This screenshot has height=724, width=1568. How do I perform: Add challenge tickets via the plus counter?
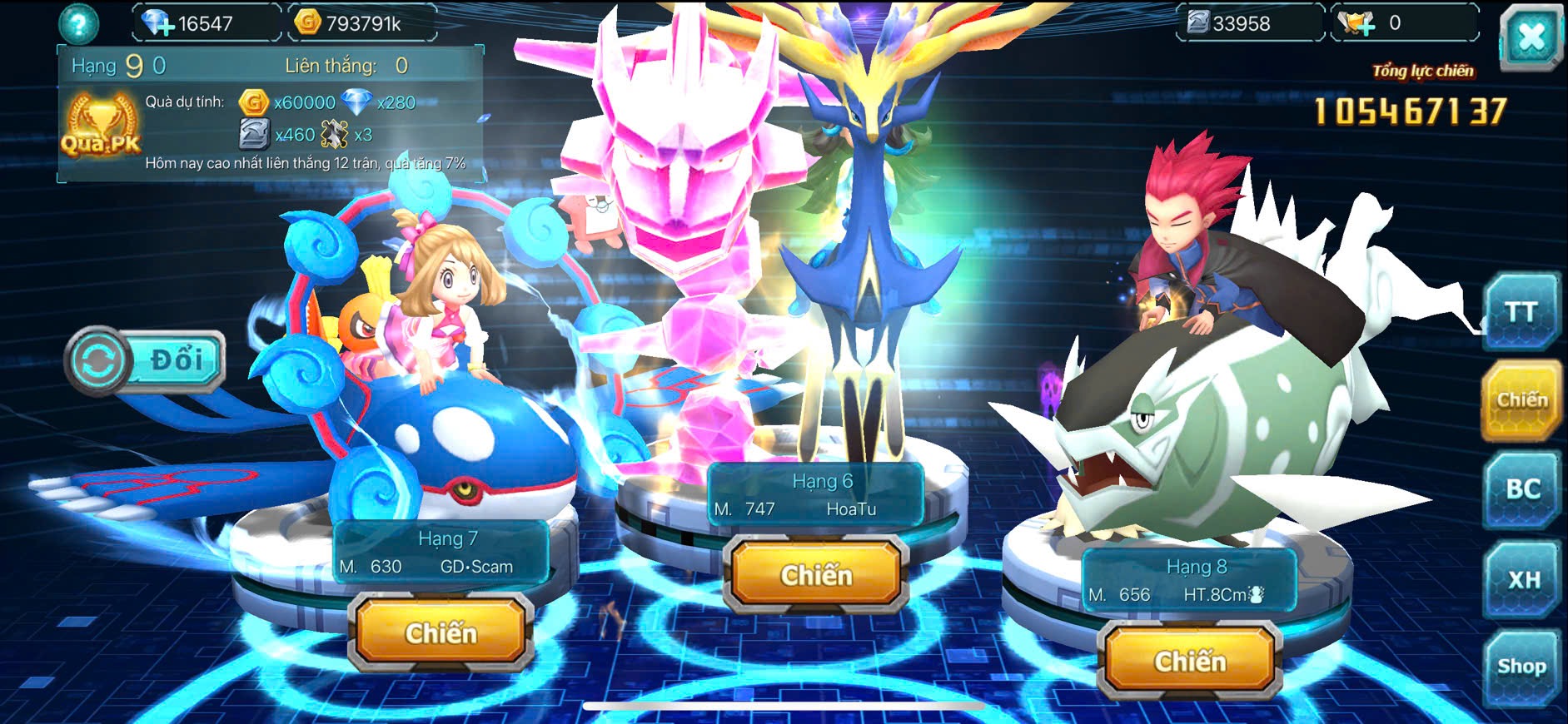tap(1361, 23)
